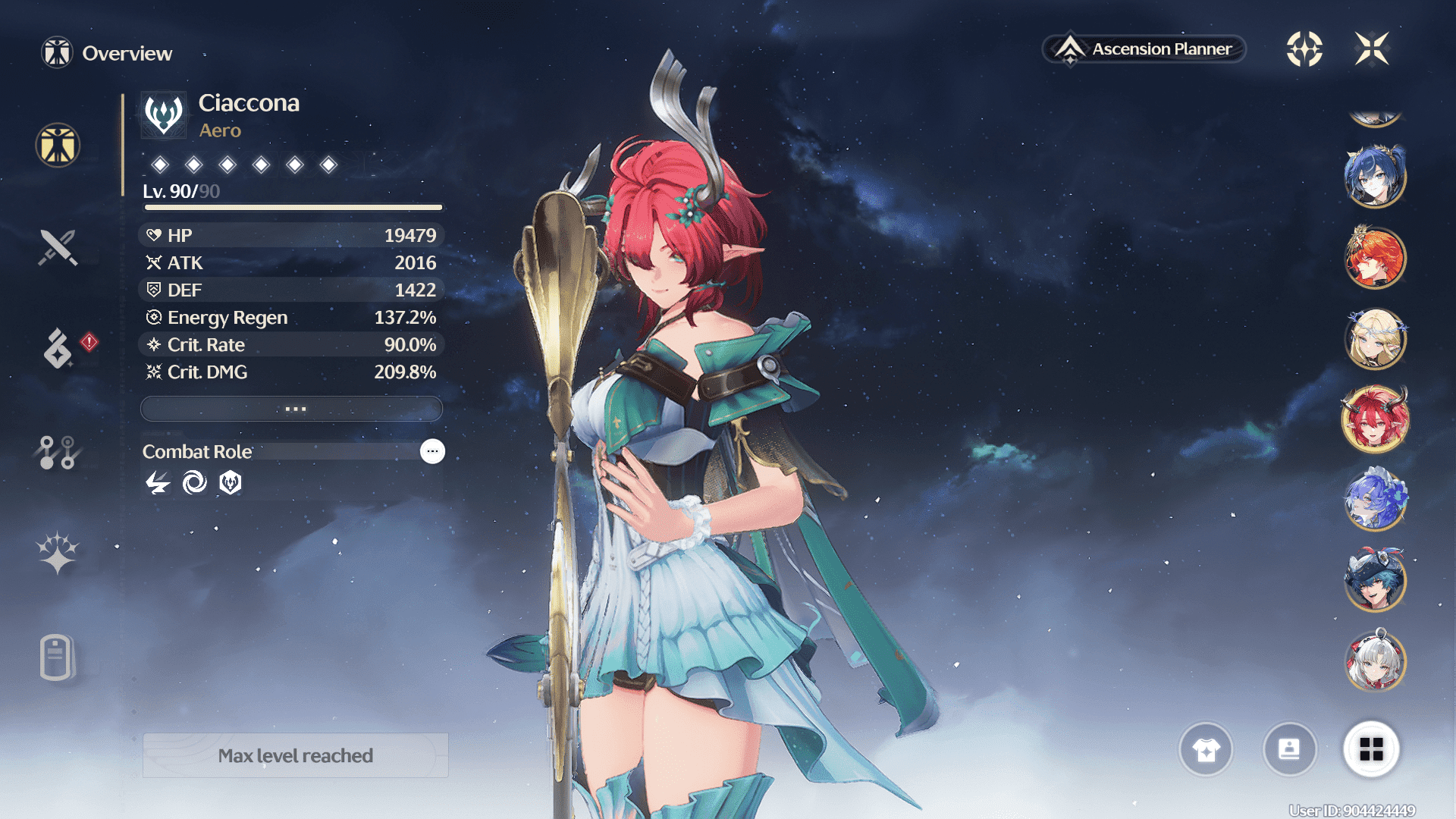Open the circular target icon beside planner
1456x819 pixels.
pos(1304,49)
